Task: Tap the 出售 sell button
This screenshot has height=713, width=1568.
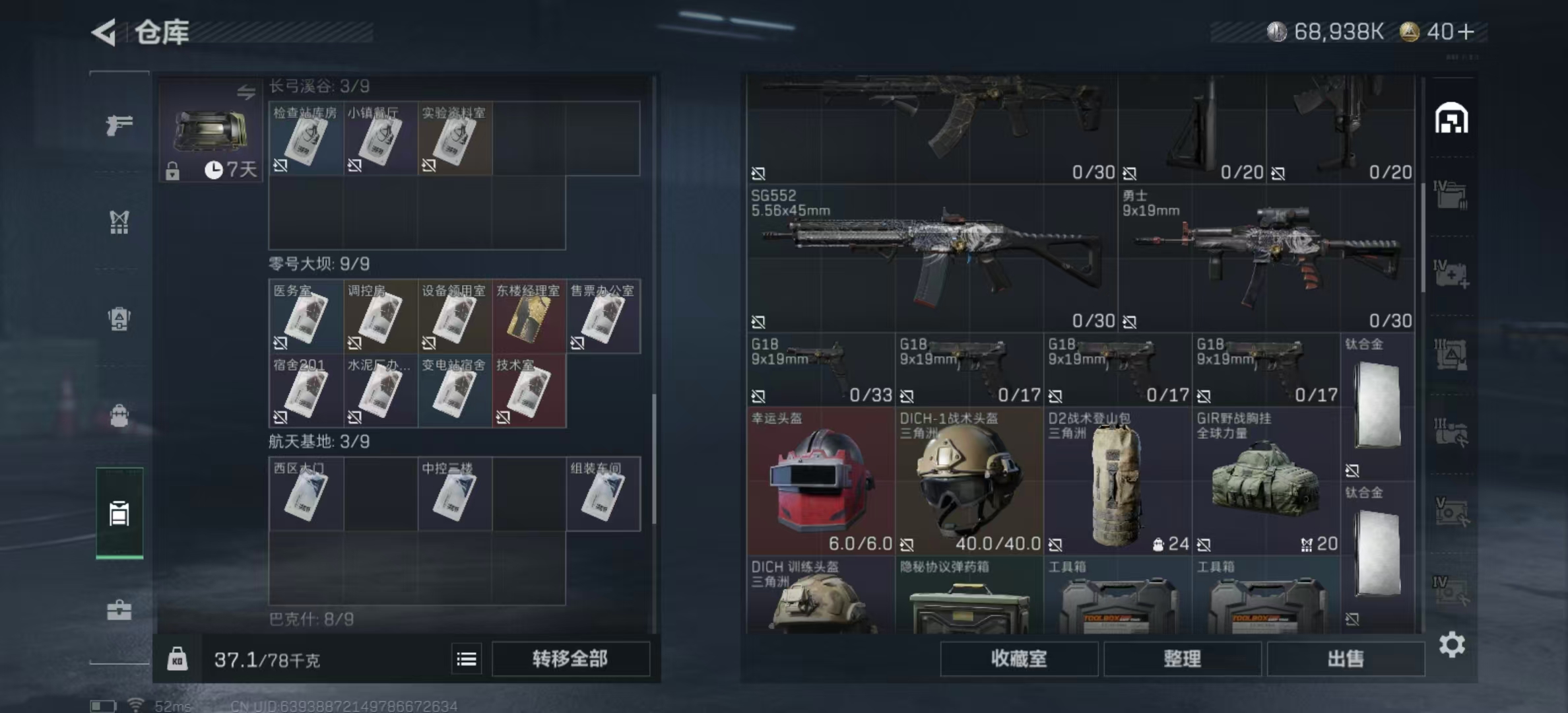Action: 1345,658
